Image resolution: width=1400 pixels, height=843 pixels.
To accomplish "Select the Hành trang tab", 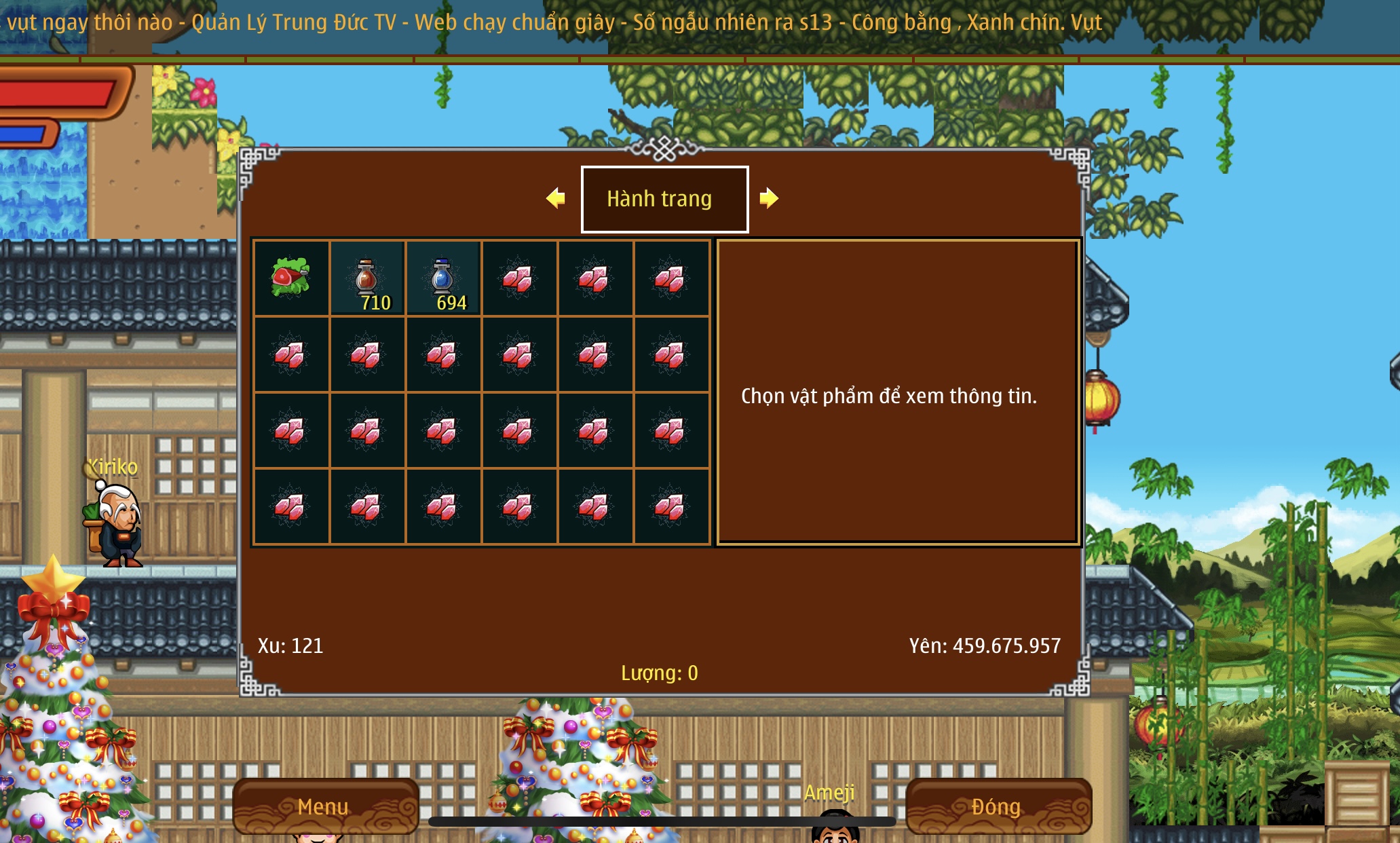I will point(664,199).
